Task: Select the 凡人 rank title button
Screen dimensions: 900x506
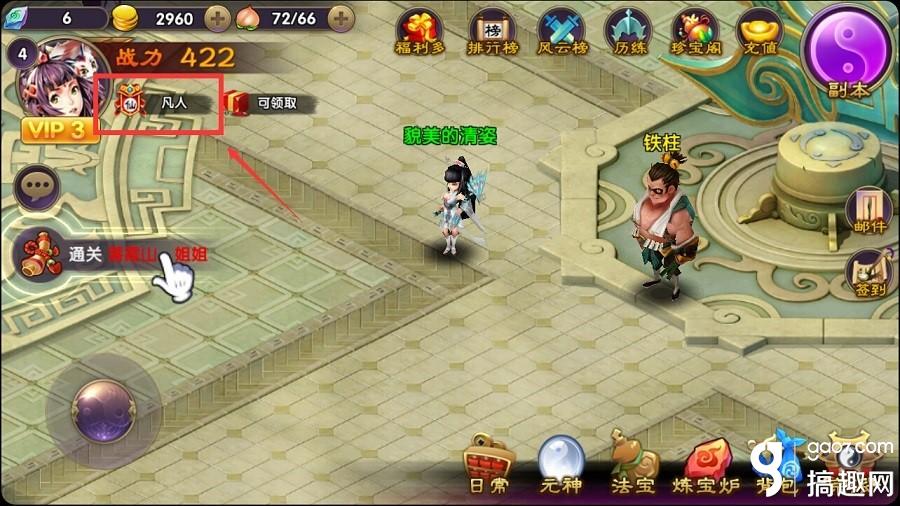Action: [158, 102]
